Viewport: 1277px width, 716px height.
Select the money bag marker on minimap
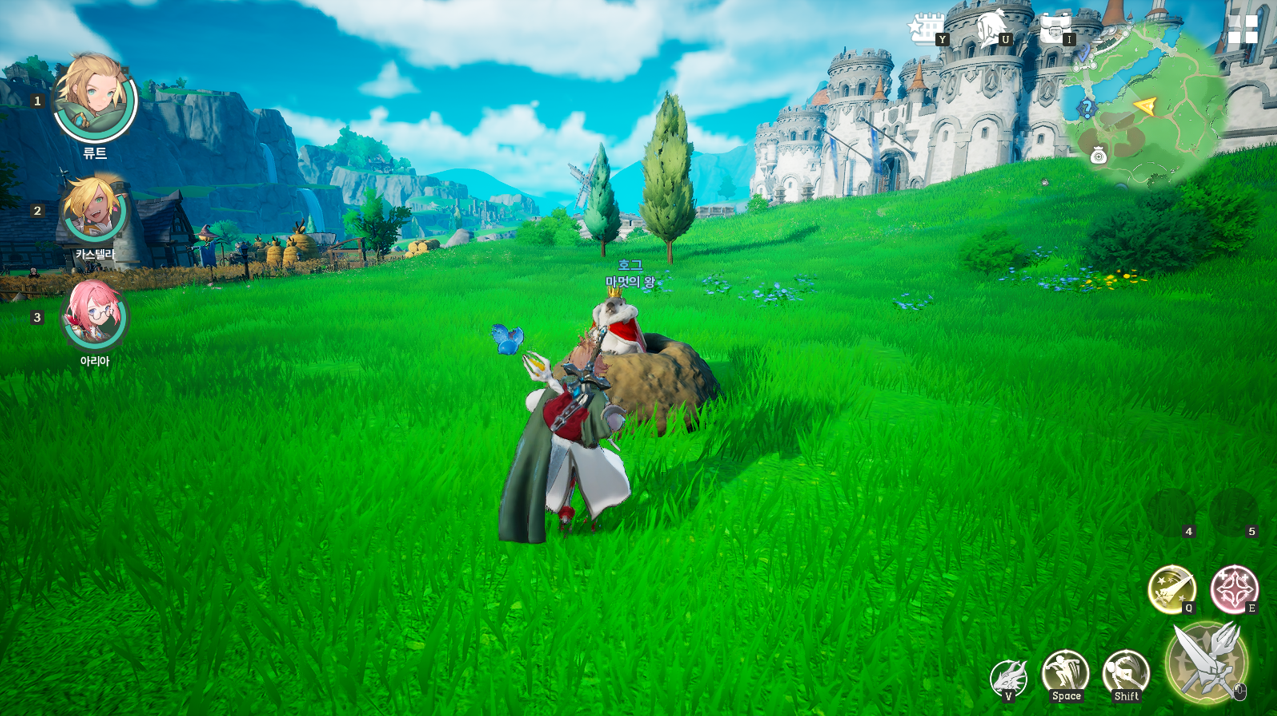[x=1098, y=155]
